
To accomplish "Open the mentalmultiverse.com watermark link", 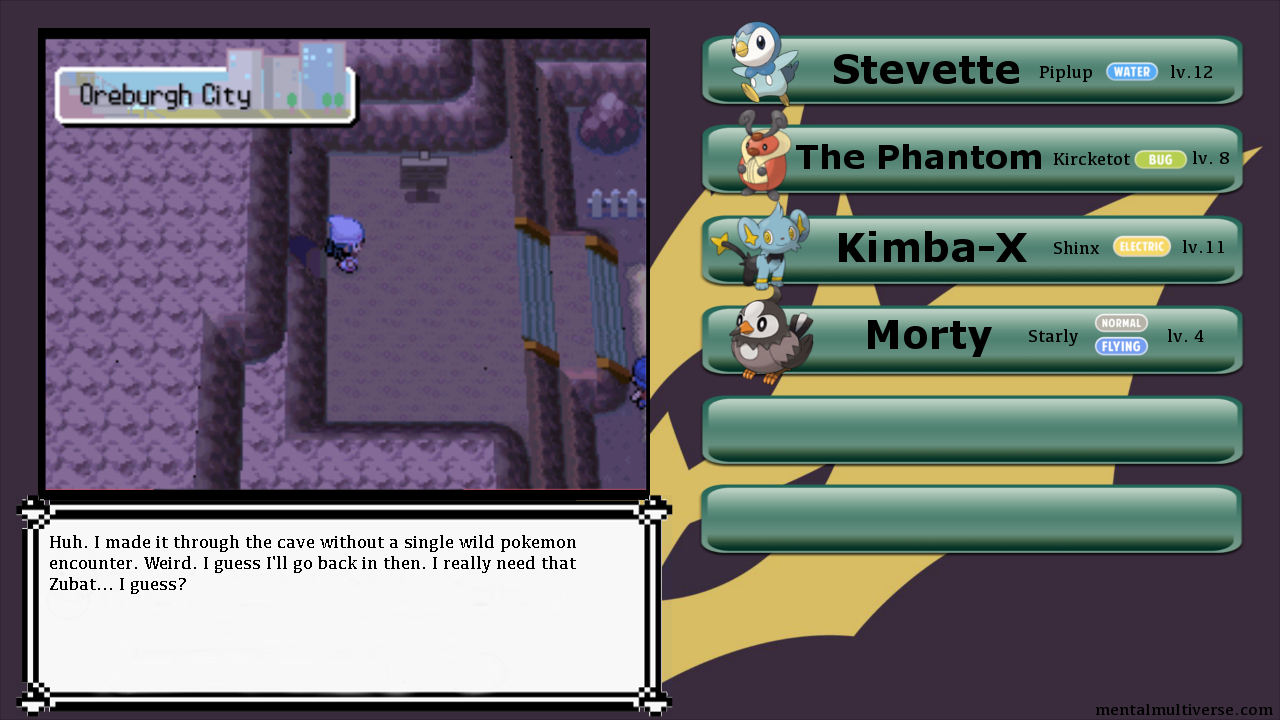I will pyautogui.click(x=1183, y=710).
